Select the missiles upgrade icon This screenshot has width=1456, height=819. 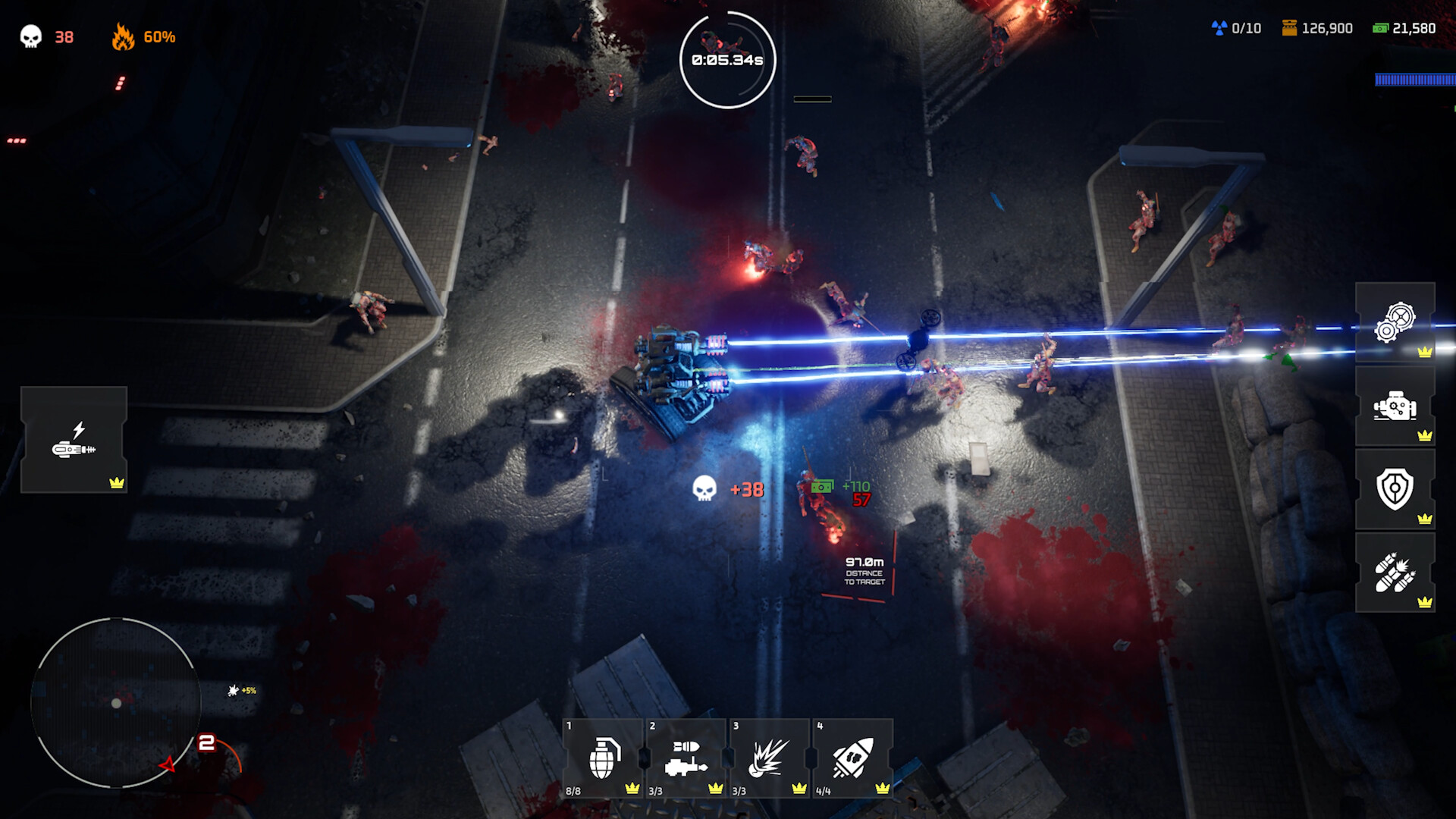pyautogui.click(x=1395, y=573)
